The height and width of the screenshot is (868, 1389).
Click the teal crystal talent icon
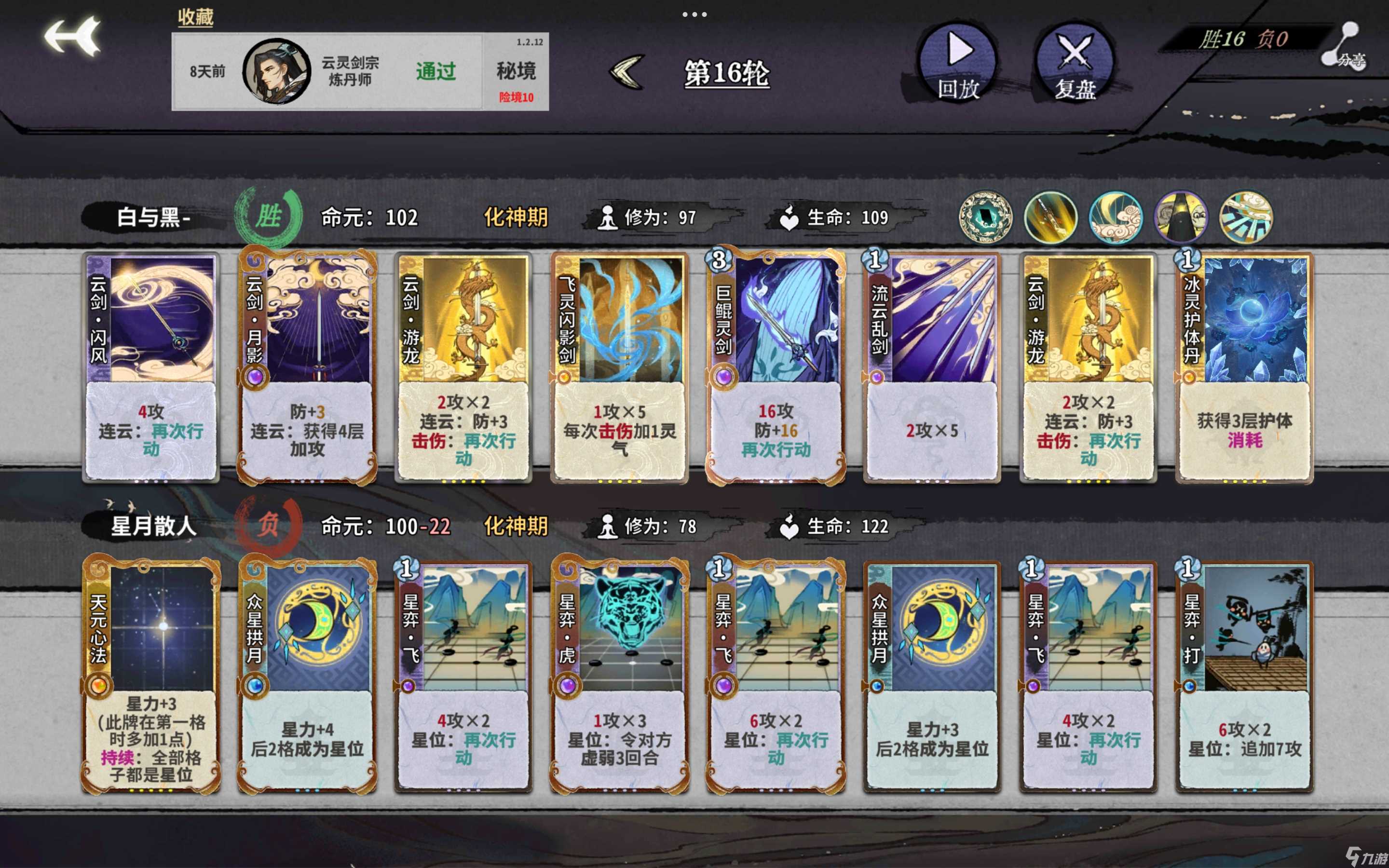coord(985,218)
